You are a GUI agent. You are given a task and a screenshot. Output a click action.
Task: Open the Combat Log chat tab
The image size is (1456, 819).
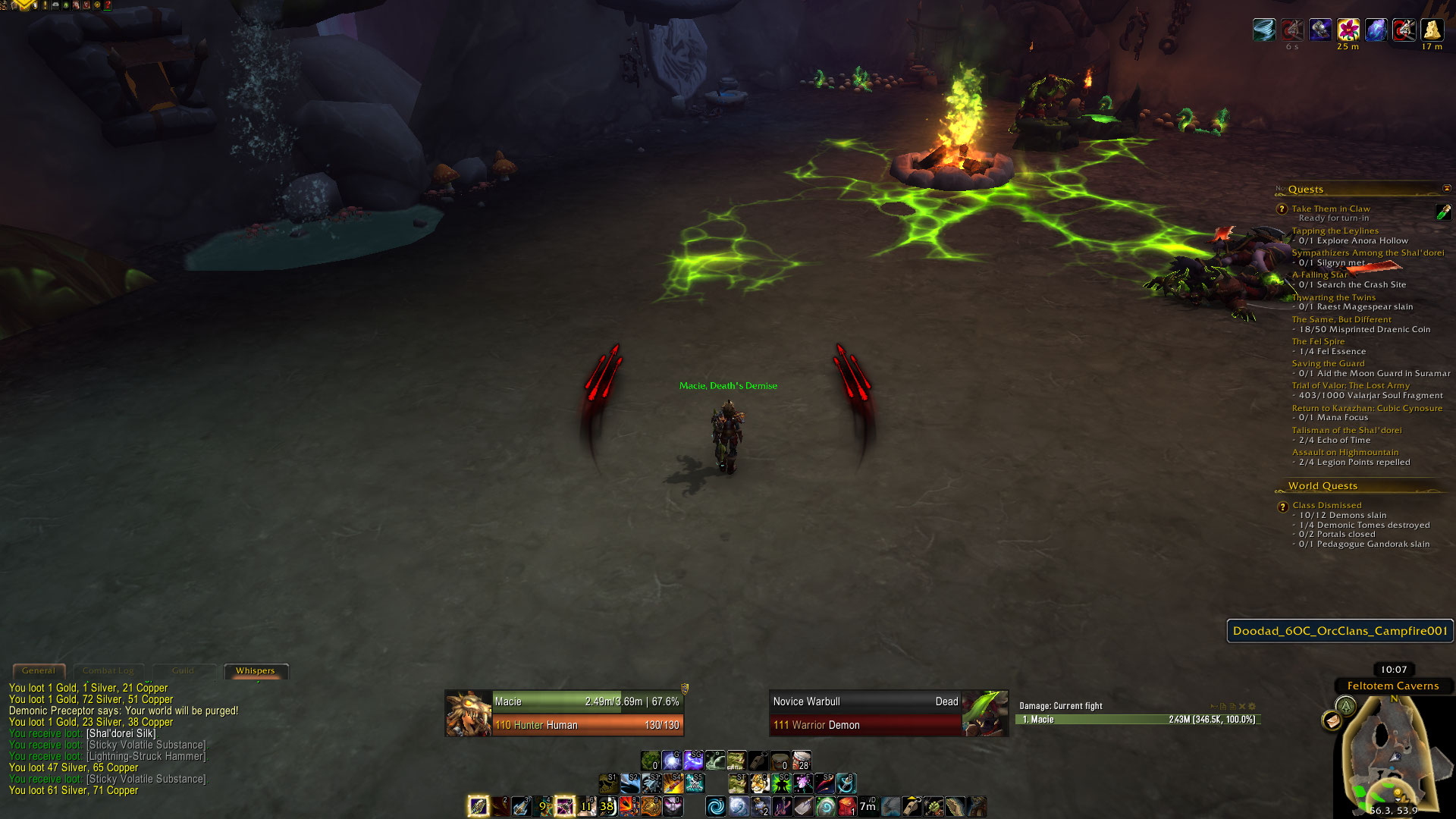coord(108,670)
